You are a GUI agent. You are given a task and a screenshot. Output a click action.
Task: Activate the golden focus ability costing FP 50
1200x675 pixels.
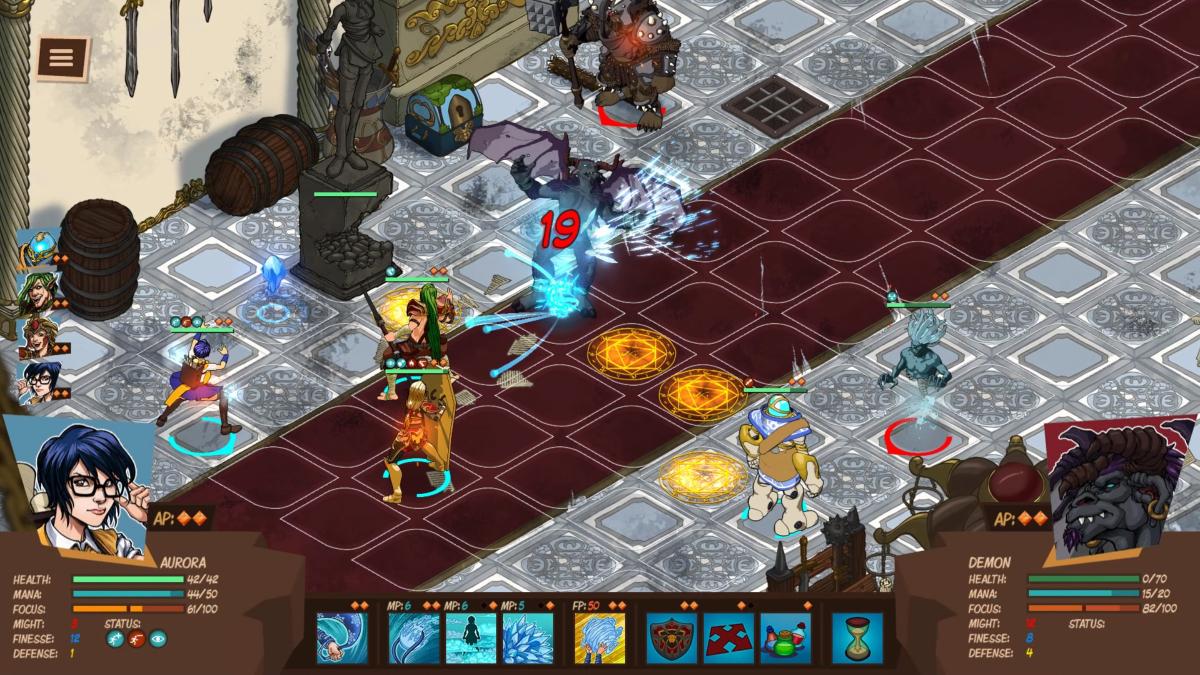[x=599, y=638]
